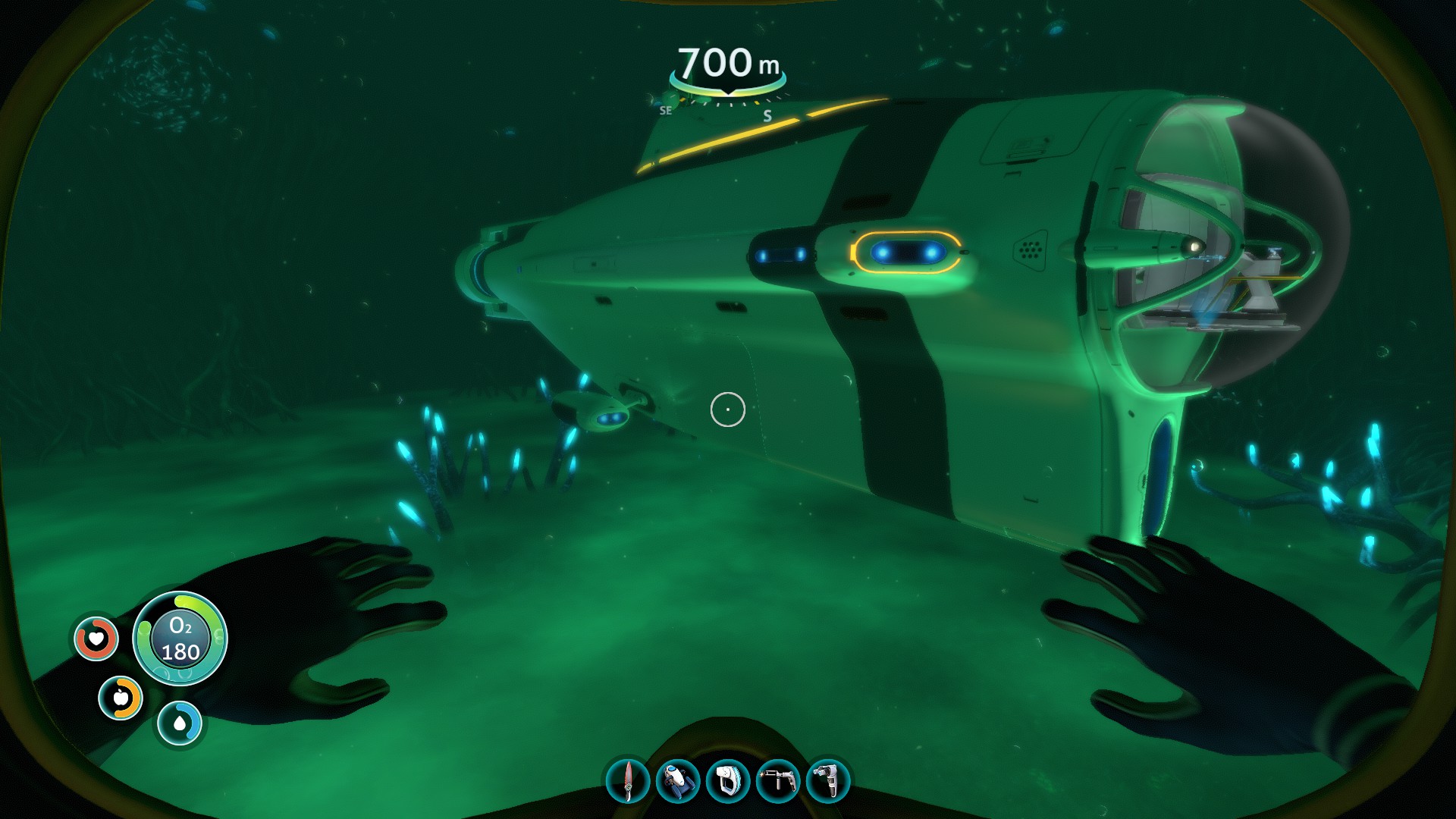Select the knife in the hotbar
This screenshot has height=819, width=1456.
tap(628, 781)
